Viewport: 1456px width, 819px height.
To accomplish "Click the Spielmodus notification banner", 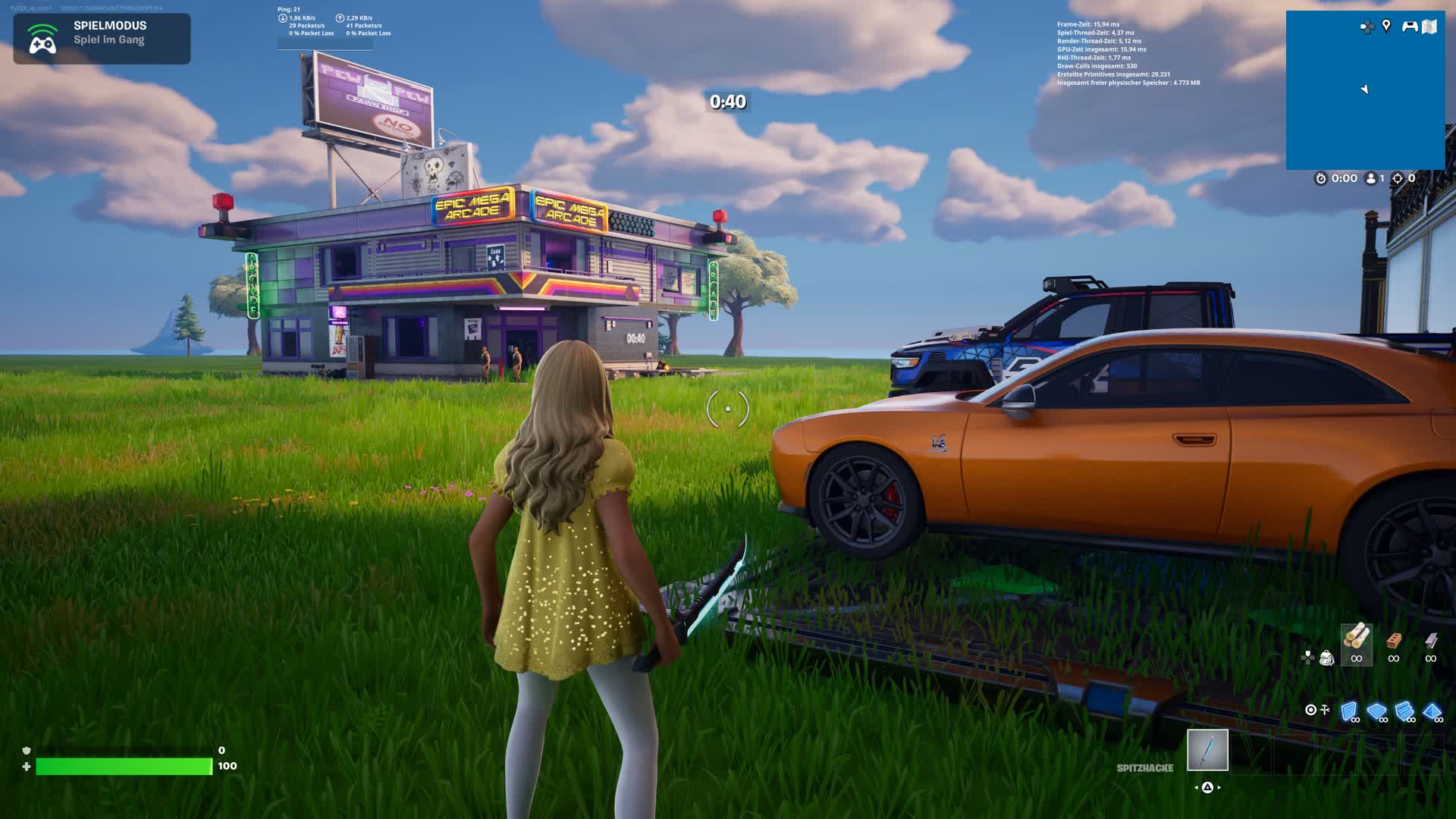I will click(102, 38).
